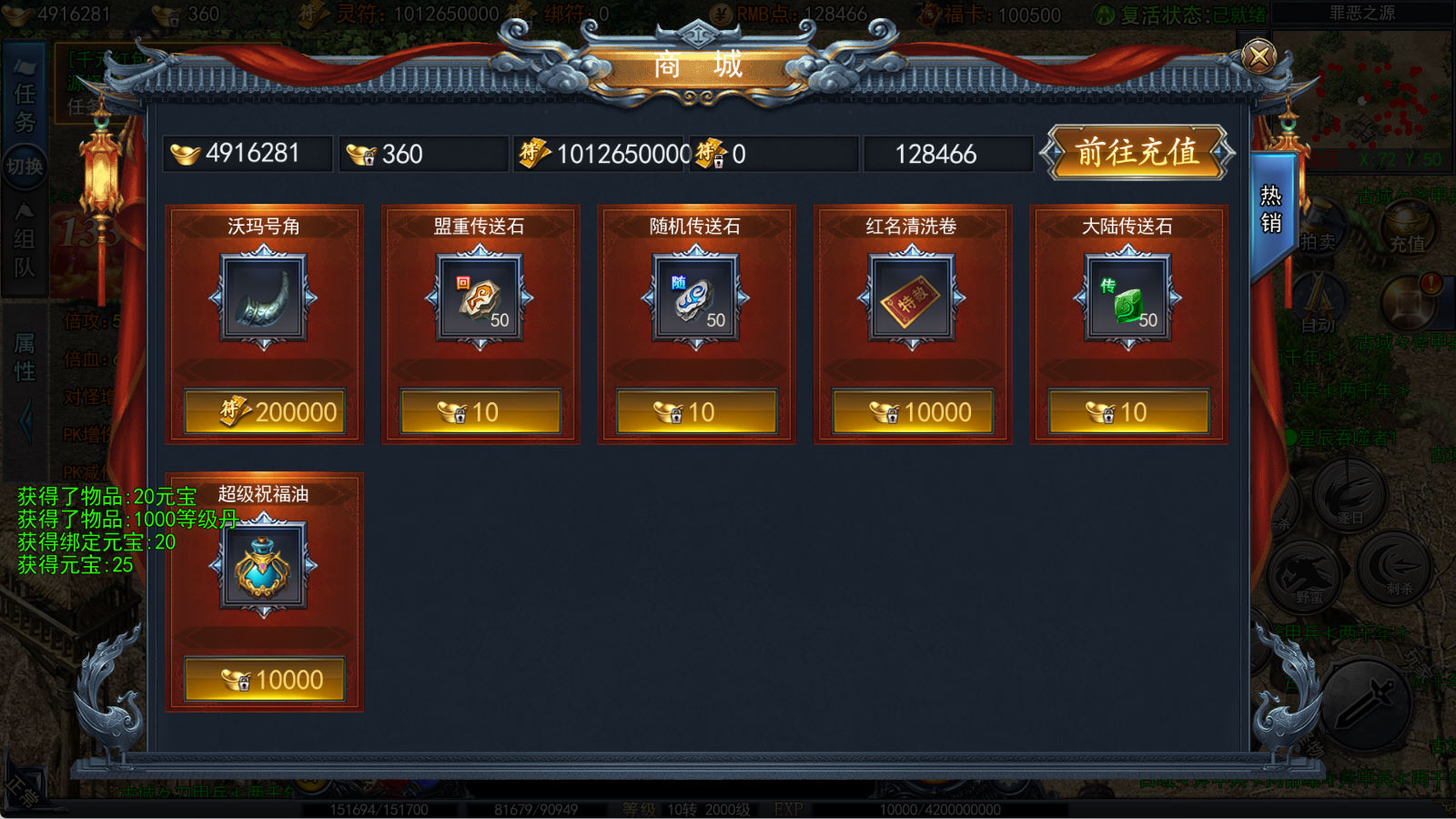Select the 超级祝福油 potion icon
This screenshot has width=1456, height=819.
coord(264,566)
